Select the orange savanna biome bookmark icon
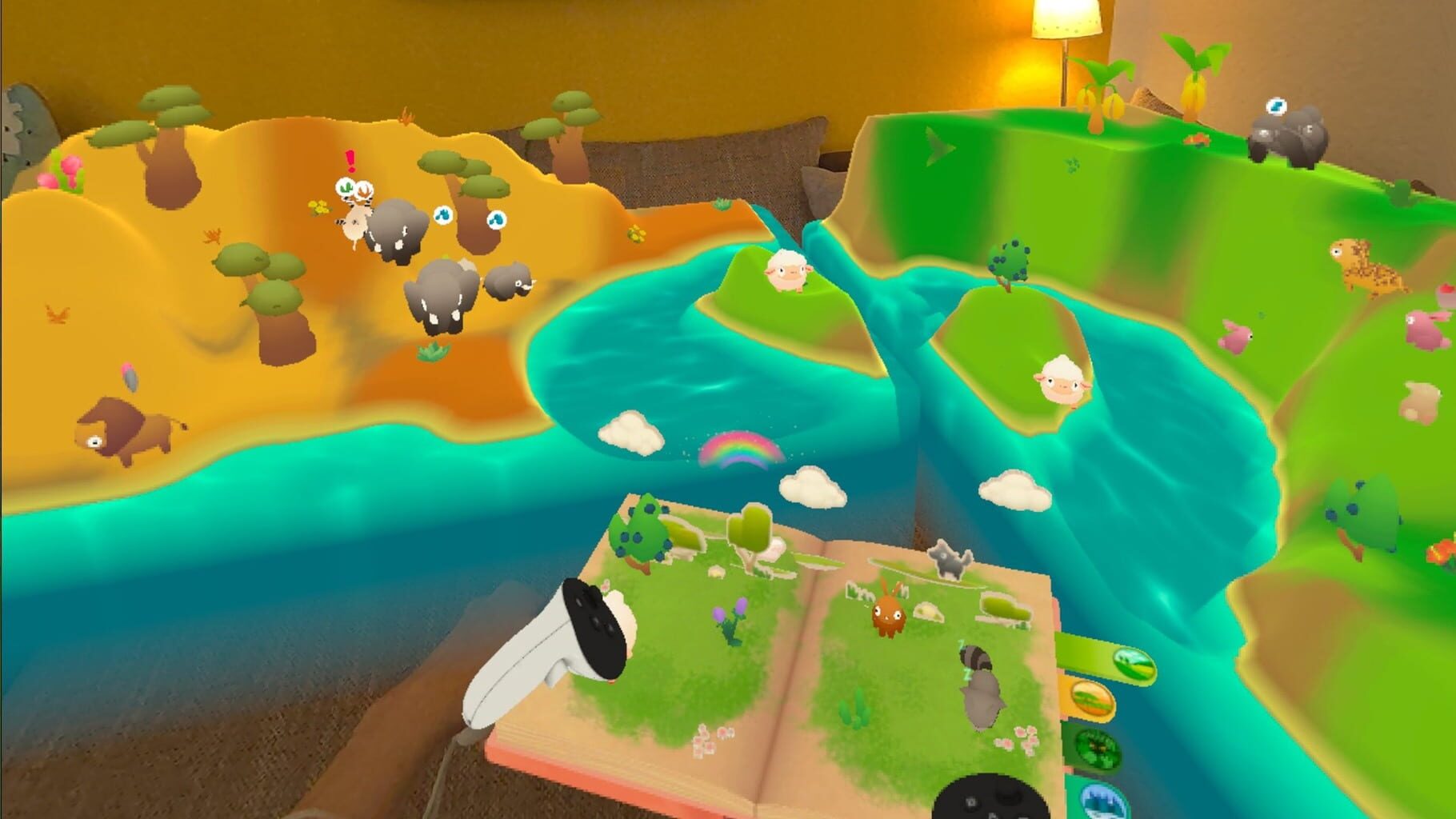Viewport: 1456px width, 819px height. [x=1094, y=701]
